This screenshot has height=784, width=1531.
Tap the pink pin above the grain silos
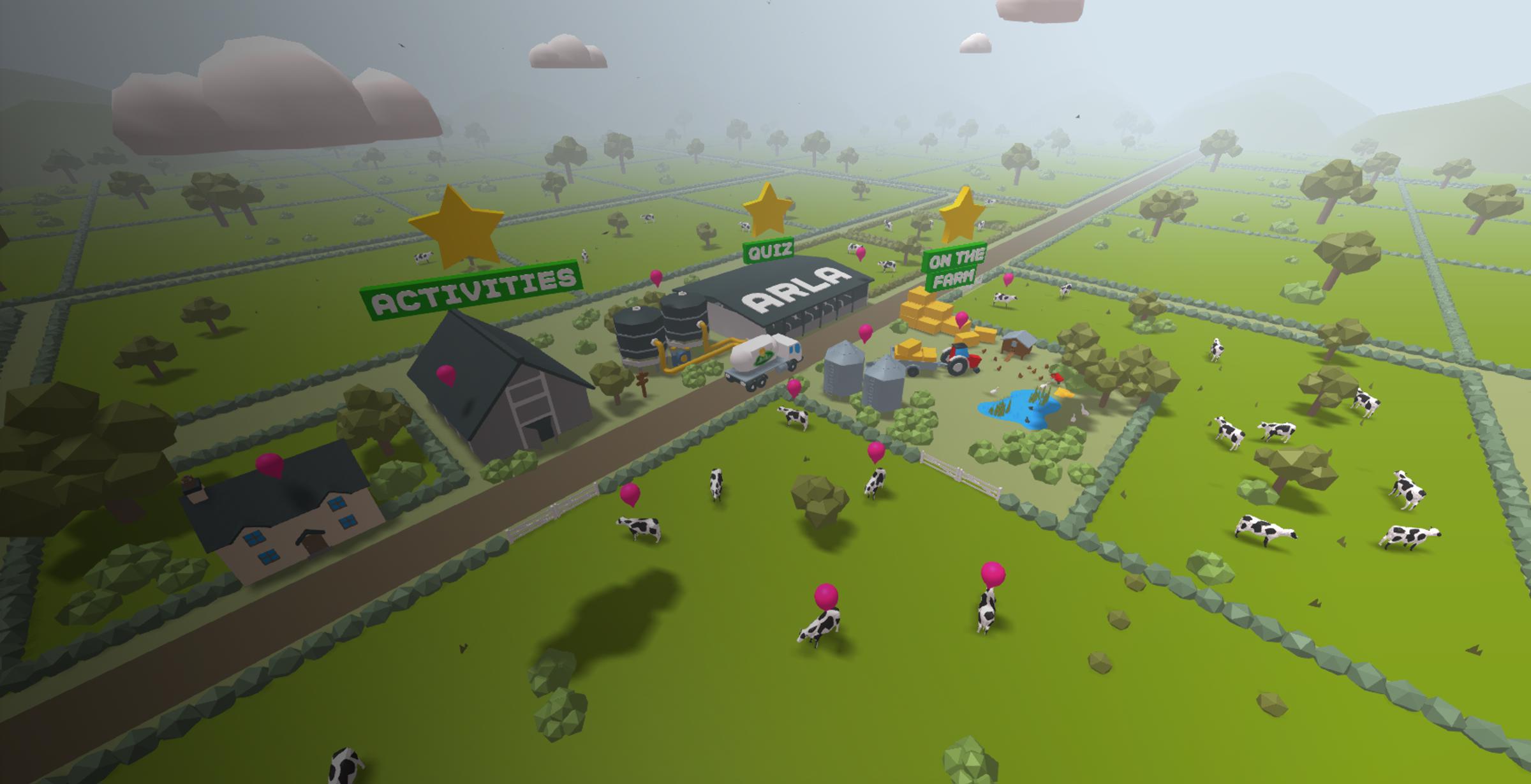[x=865, y=332]
